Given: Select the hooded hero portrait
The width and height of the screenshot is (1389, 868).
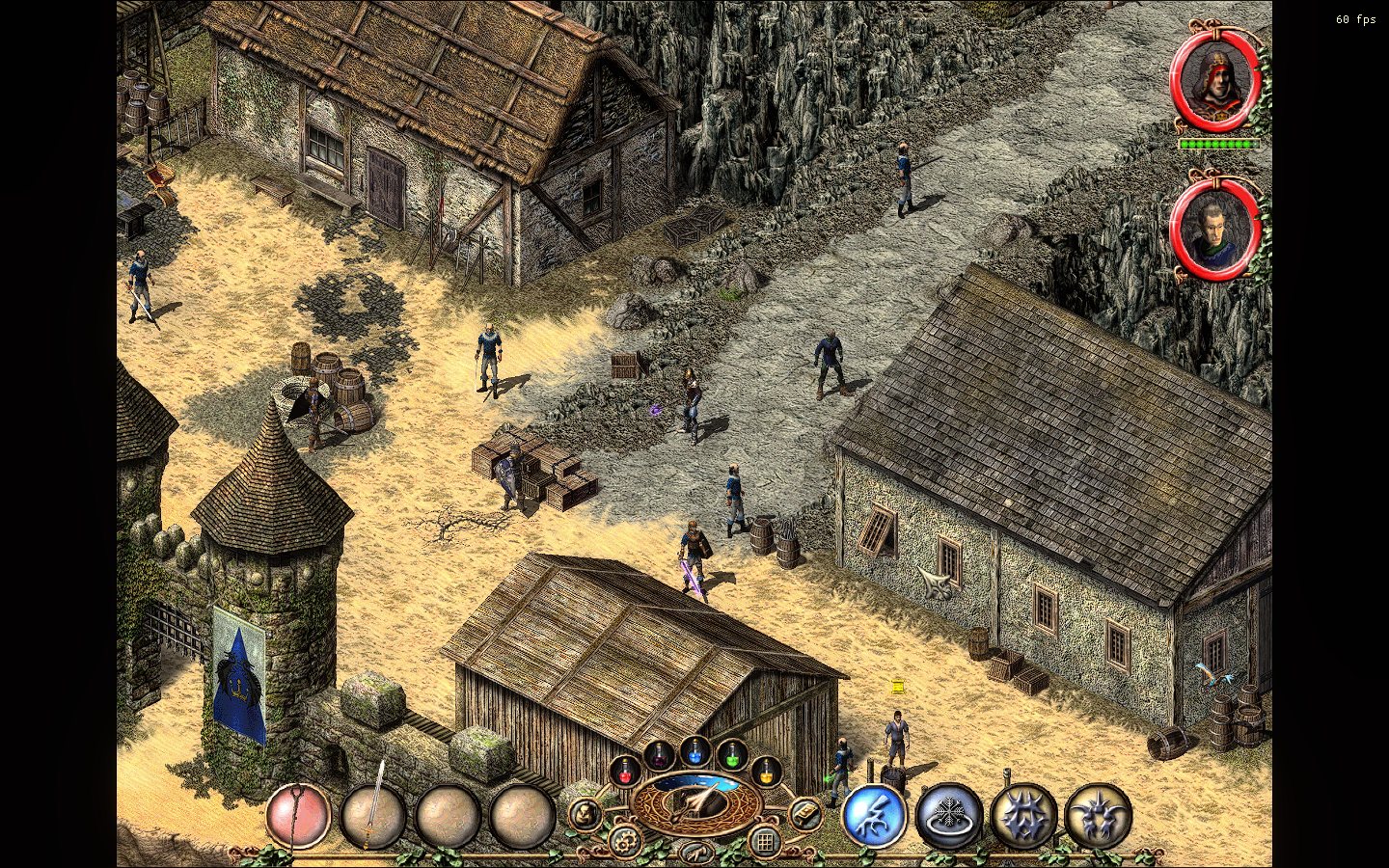Looking at the screenshot, I should point(1215,79).
